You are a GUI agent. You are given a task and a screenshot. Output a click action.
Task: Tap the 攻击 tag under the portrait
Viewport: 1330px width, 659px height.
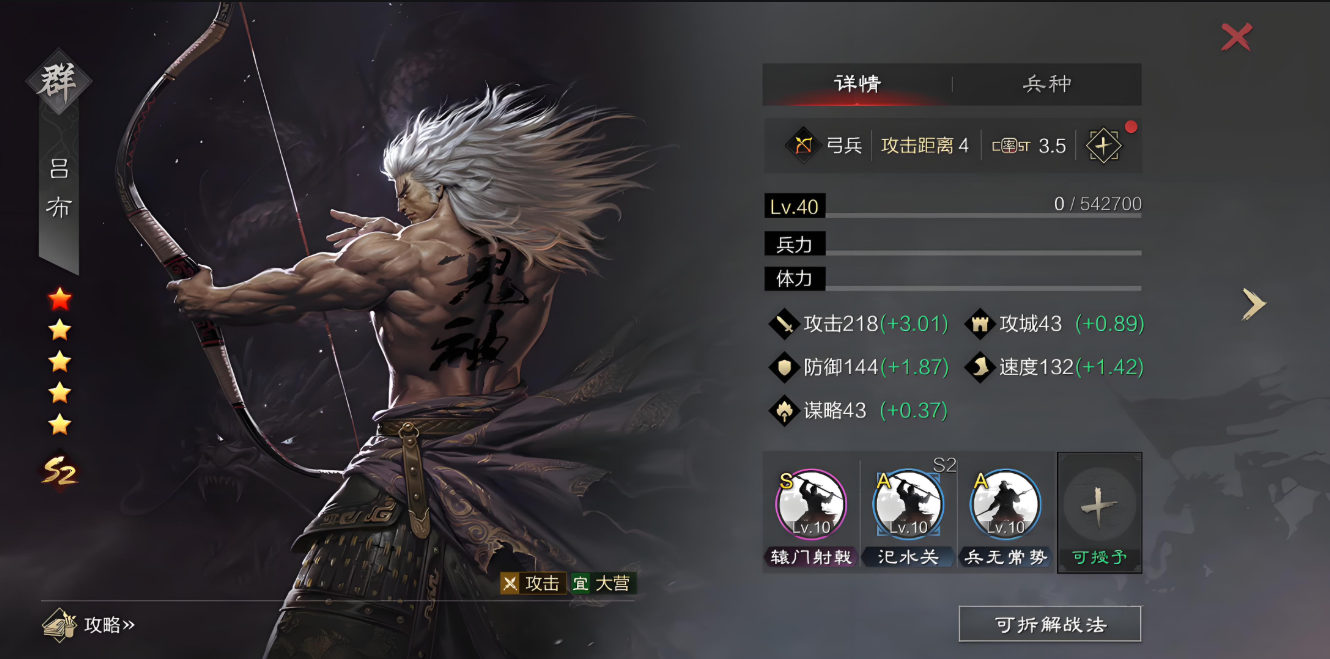[x=532, y=583]
